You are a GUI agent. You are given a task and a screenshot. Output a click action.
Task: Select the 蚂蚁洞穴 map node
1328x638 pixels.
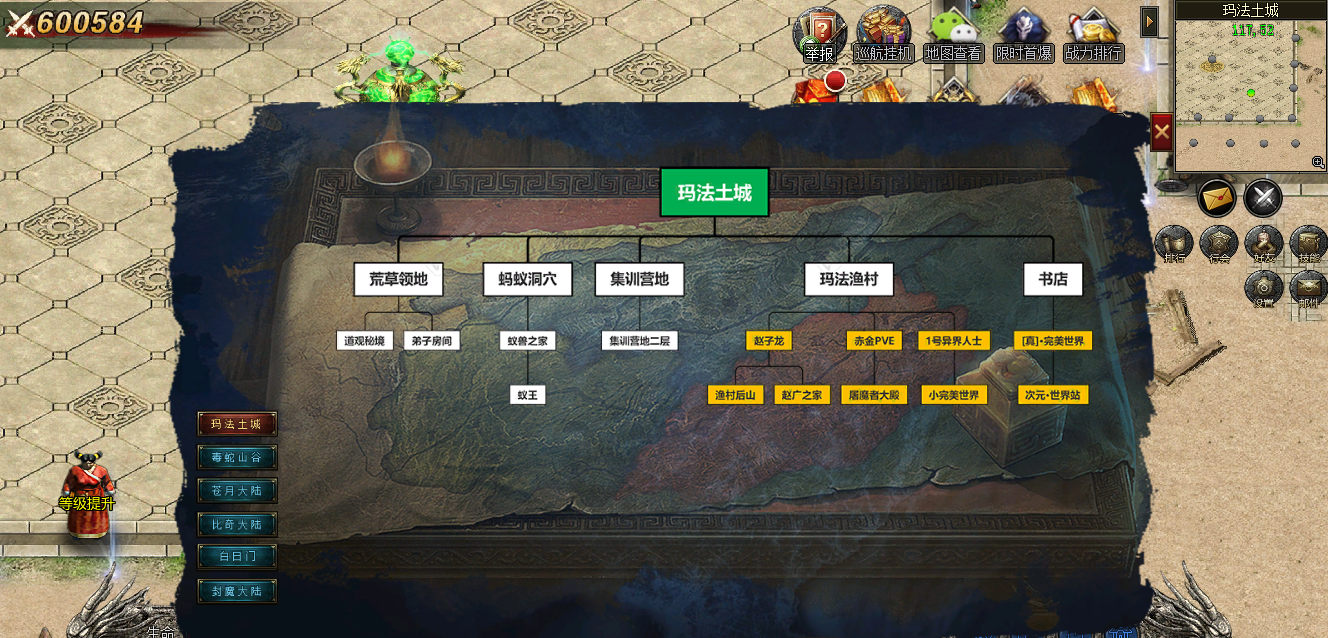(527, 279)
